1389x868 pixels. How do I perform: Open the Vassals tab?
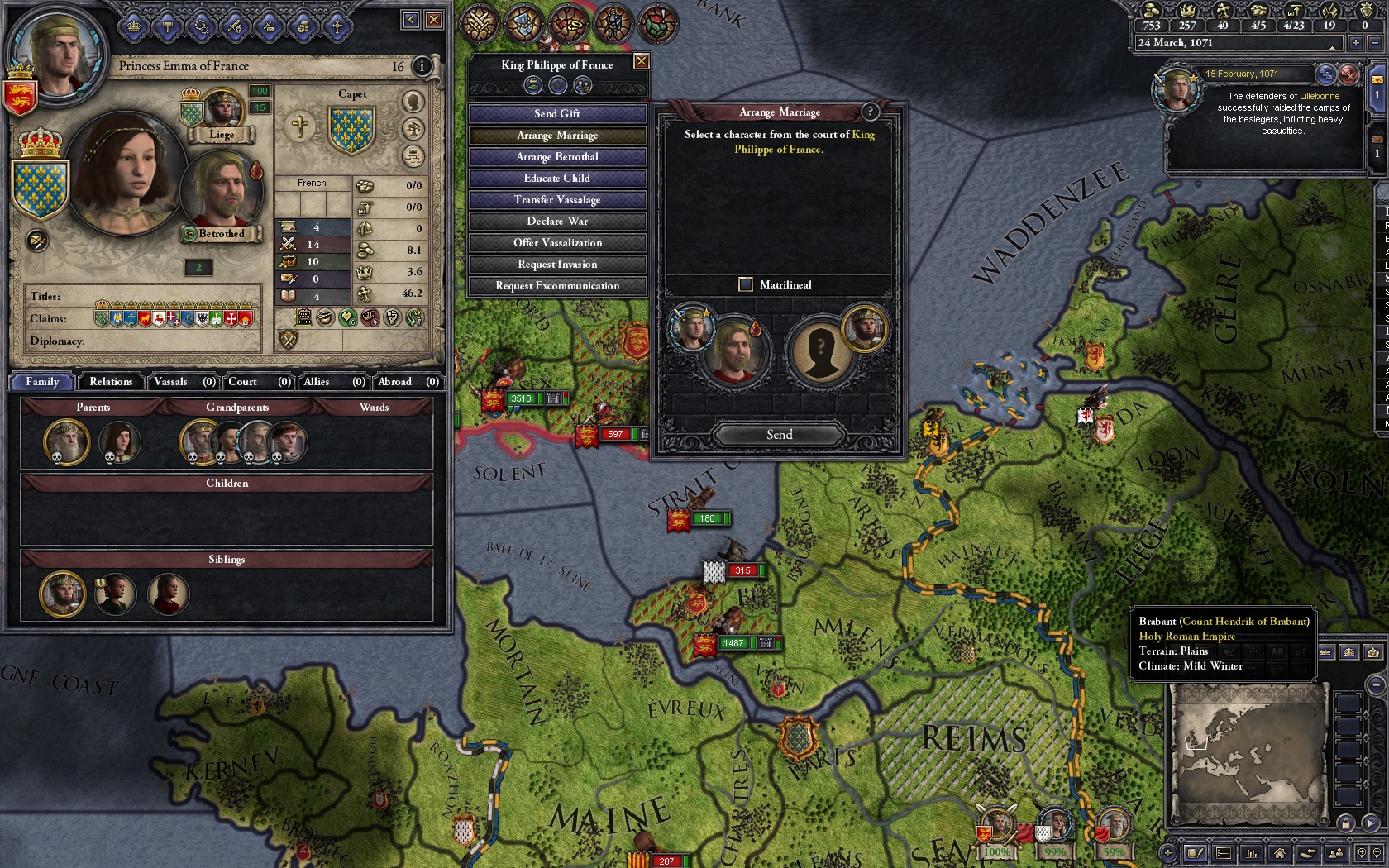click(184, 382)
